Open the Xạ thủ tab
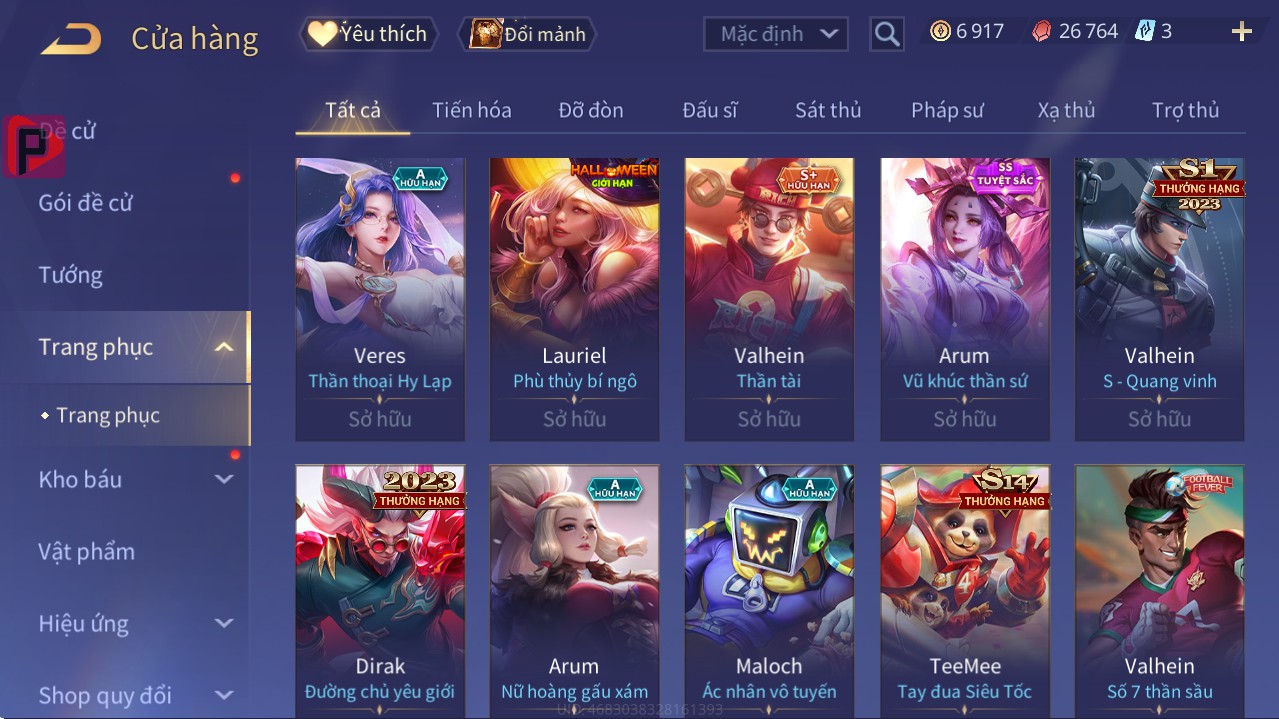1279x719 pixels. pyautogui.click(x=1066, y=110)
